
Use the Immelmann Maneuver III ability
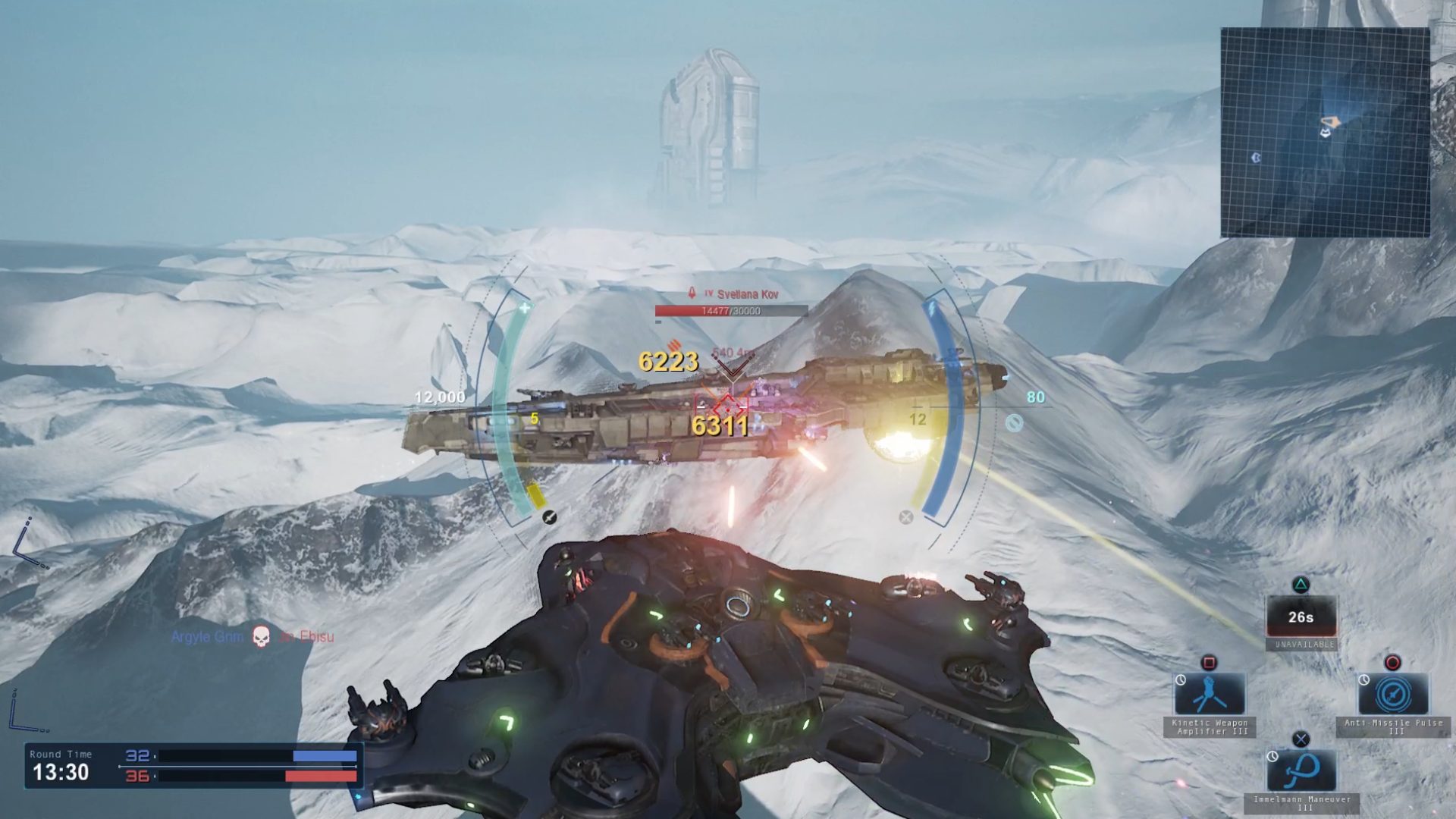1301,770
